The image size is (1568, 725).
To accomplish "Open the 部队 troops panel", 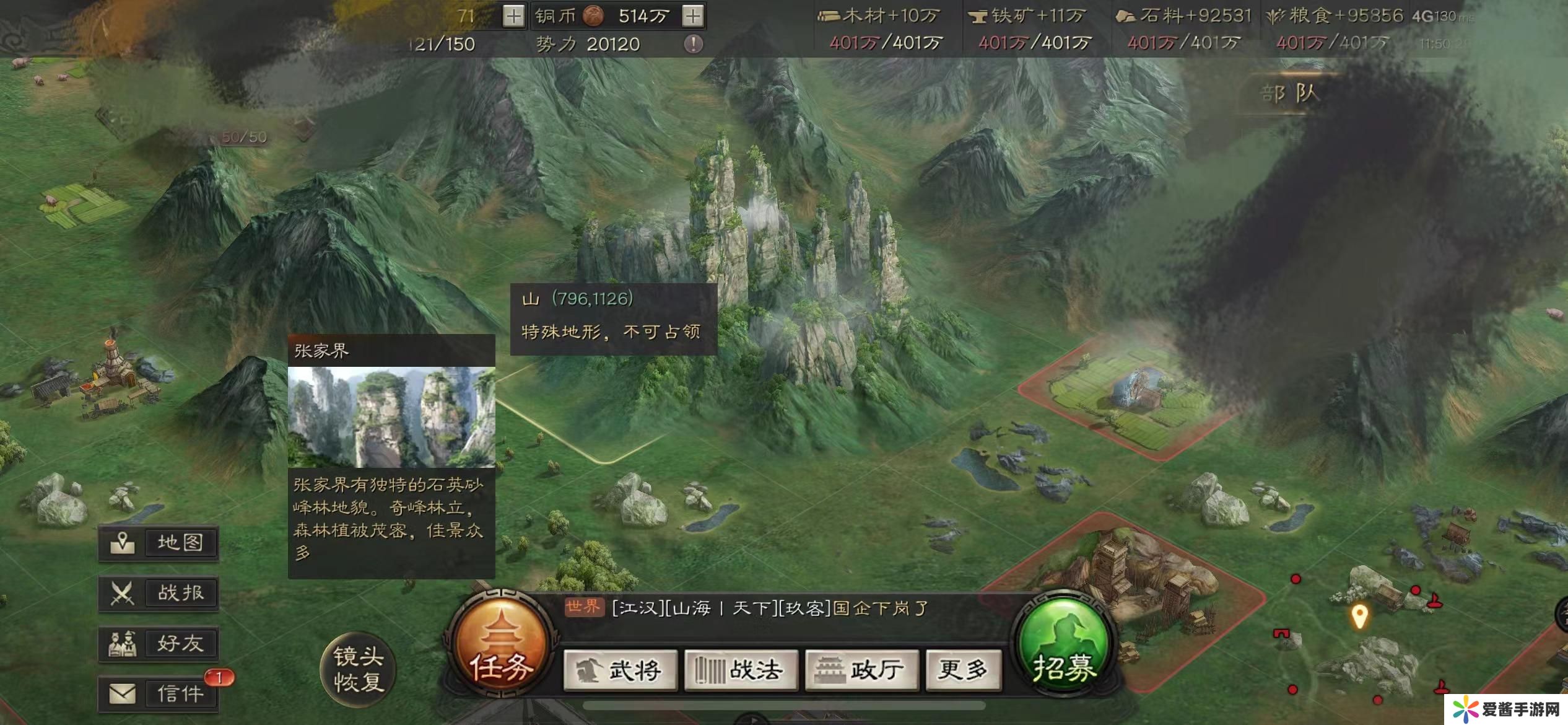I will point(1290,94).
